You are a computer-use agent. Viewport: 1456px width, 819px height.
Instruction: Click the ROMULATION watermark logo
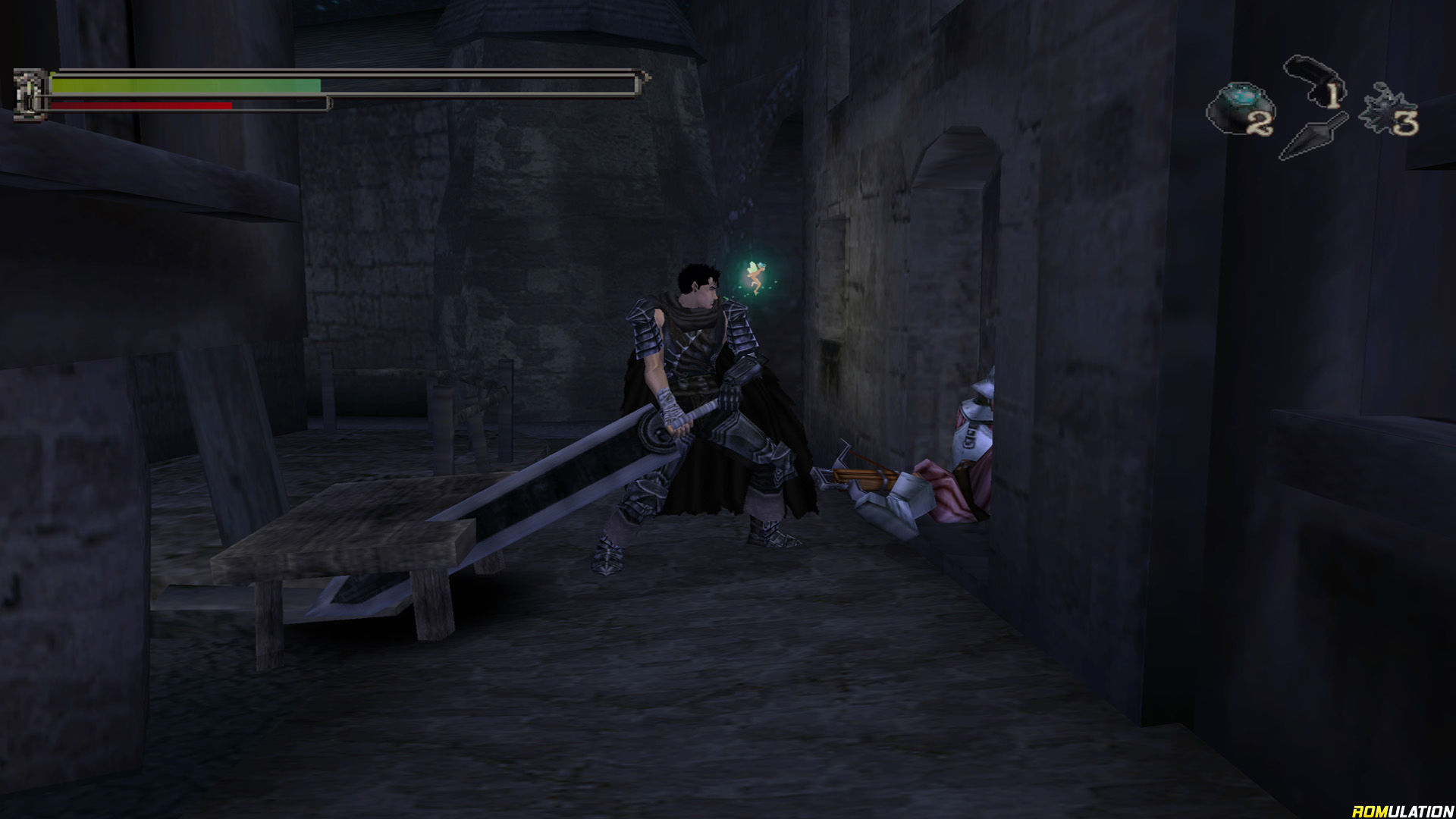coord(1402,811)
